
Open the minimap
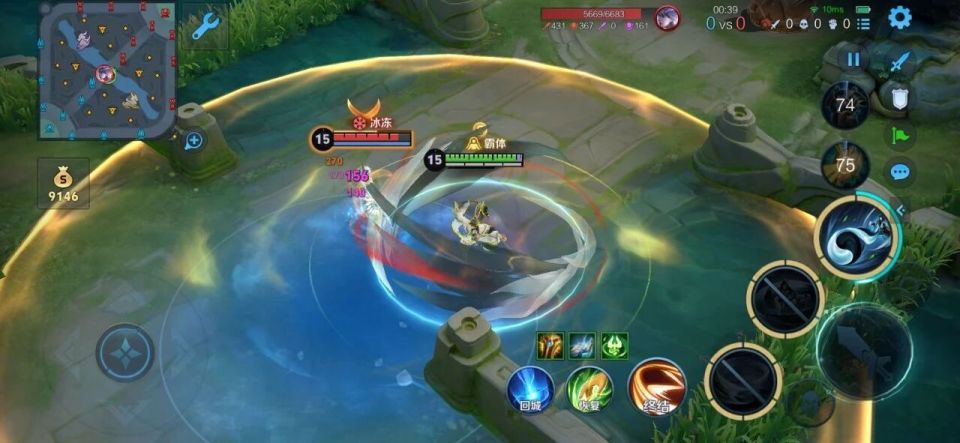[x=107, y=70]
